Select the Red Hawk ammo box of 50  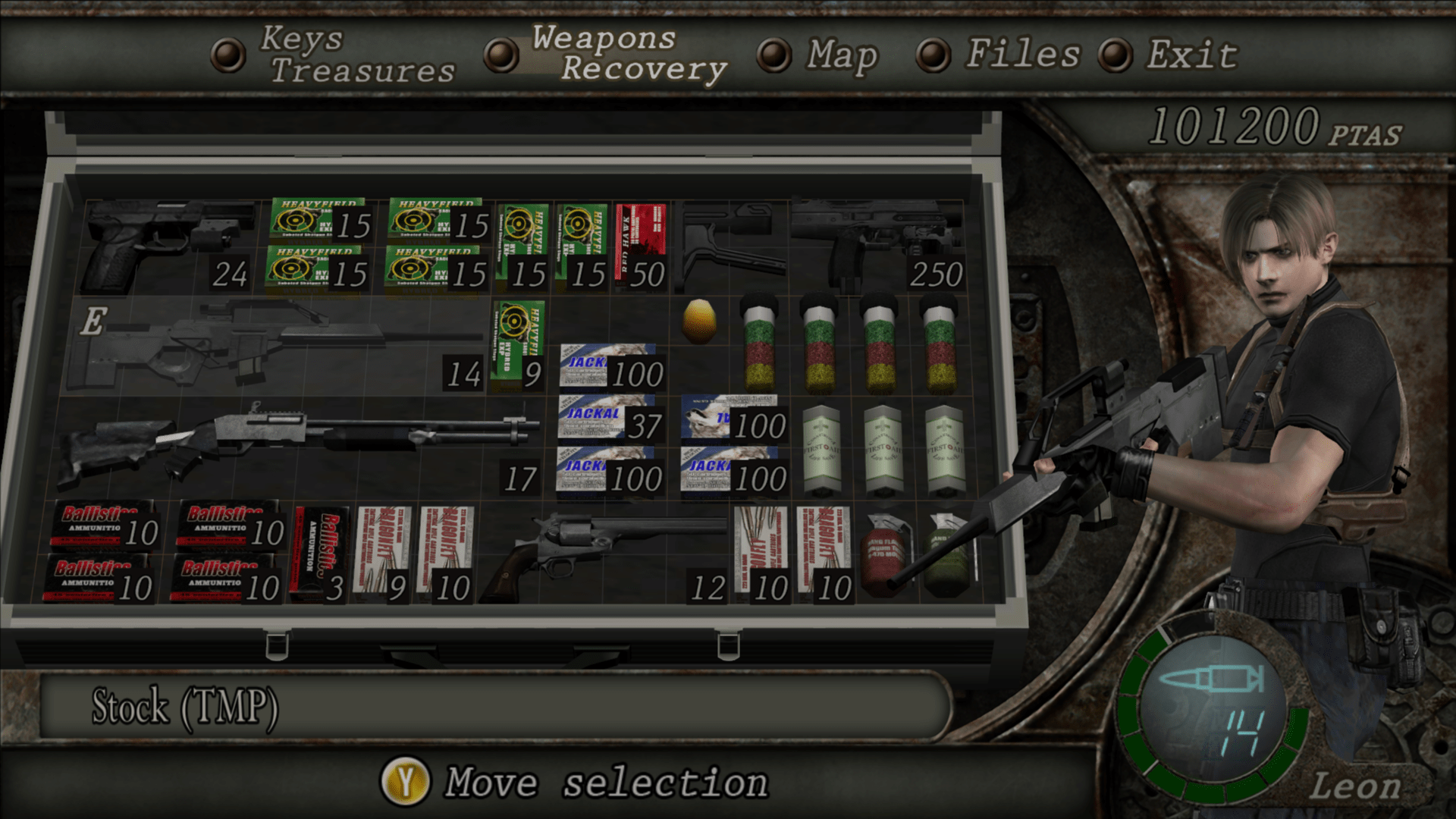(x=639, y=243)
